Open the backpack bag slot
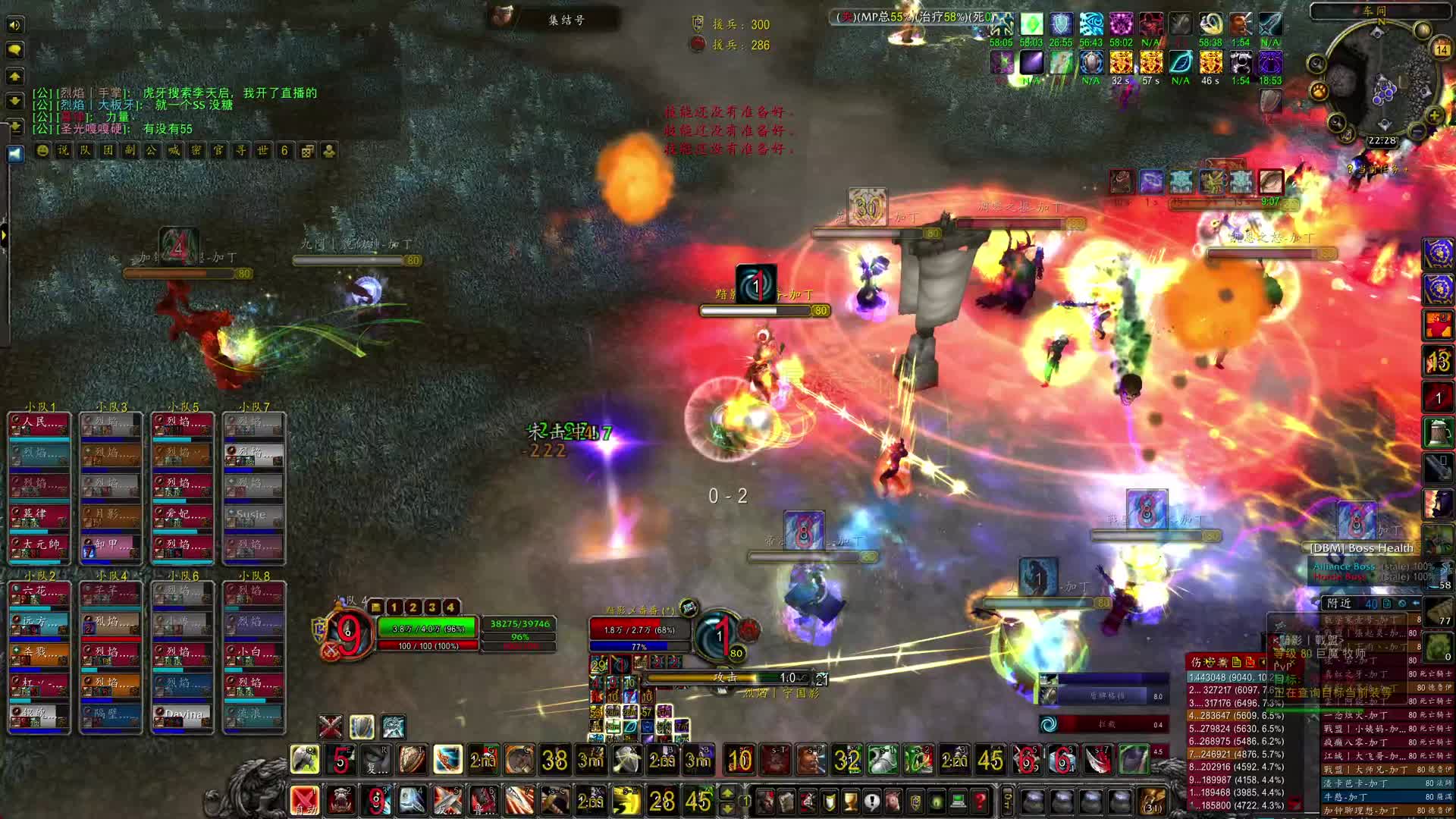This screenshot has height=819, width=1456. 1152,801
